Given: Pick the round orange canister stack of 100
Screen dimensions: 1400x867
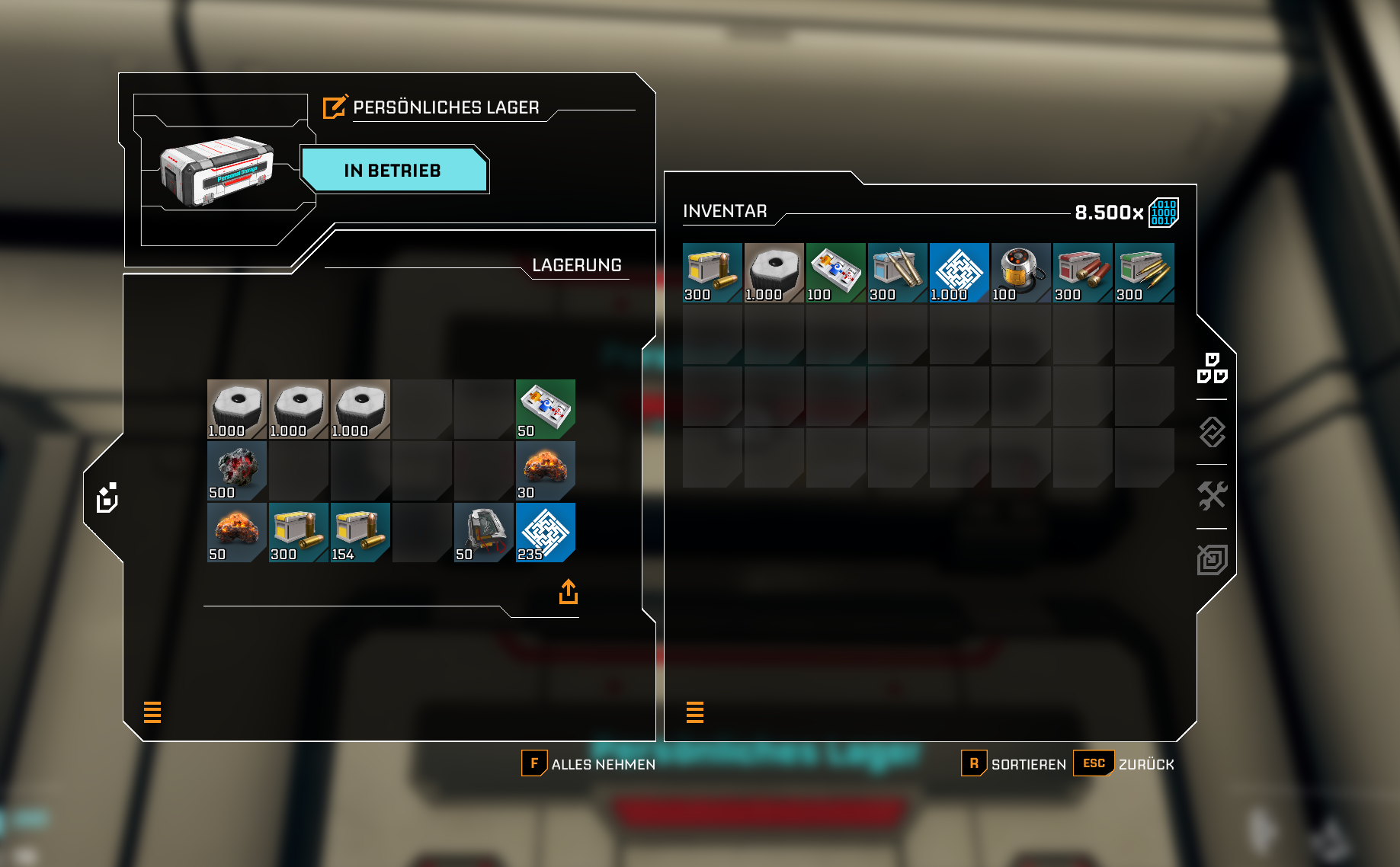Looking at the screenshot, I should pos(1020,273).
